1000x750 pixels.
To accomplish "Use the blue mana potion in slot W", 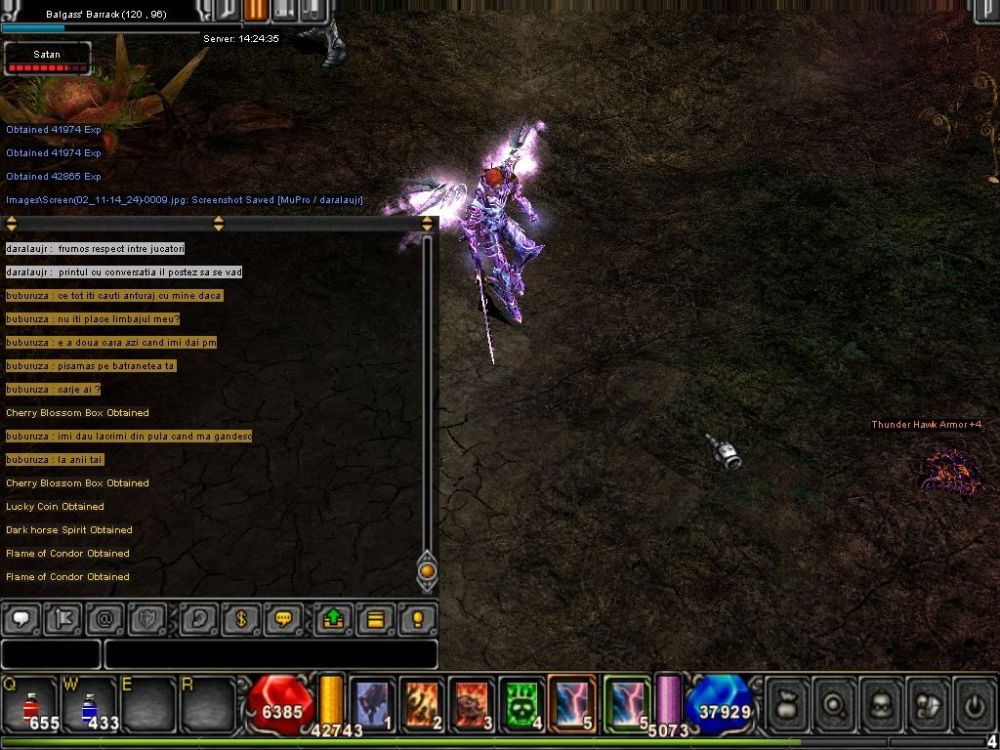I will (x=89, y=704).
